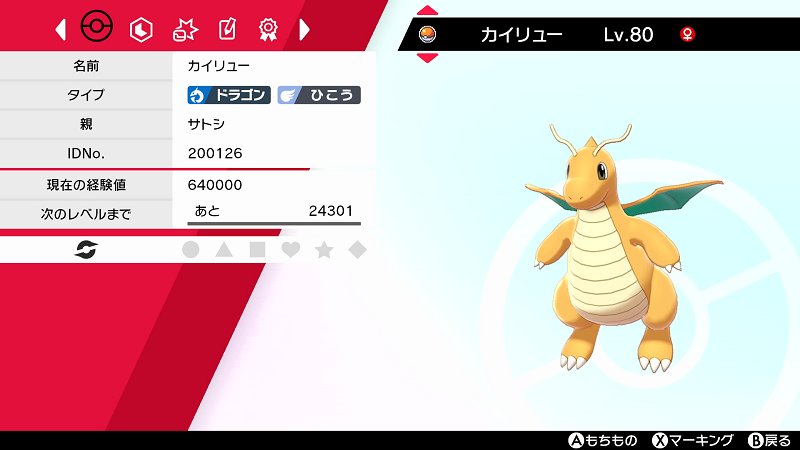Click the left arrow beside the tabs
800x450 pixels.
coord(61,29)
